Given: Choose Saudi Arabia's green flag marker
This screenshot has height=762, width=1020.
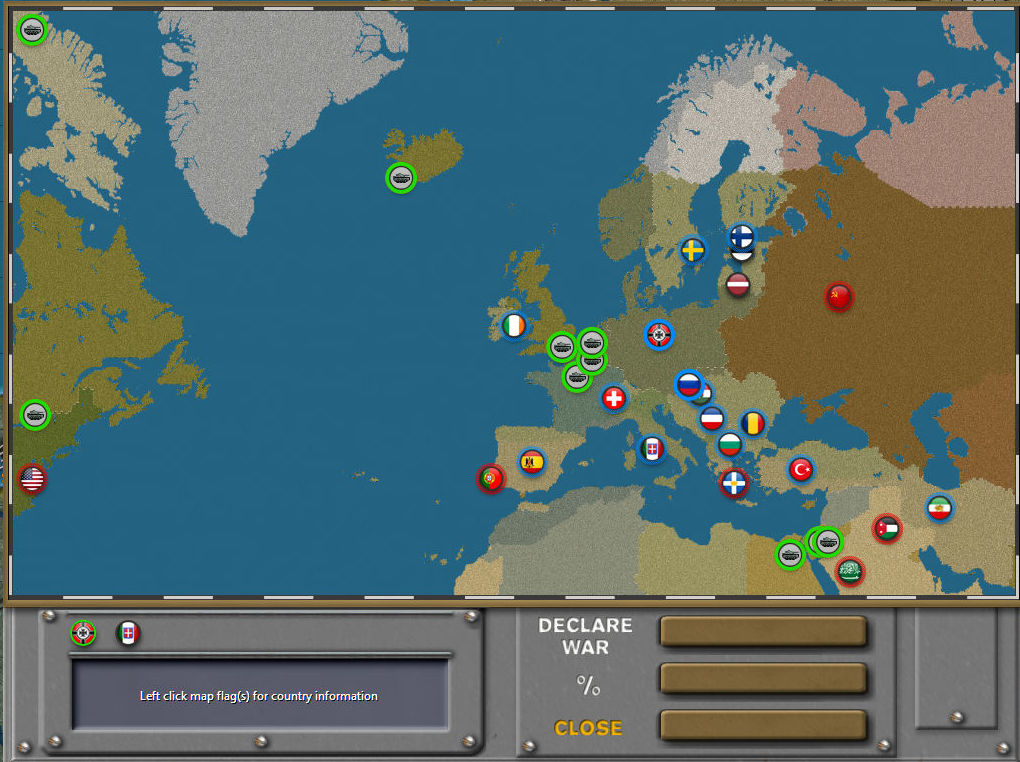Looking at the screenshot, I should 850,571.
